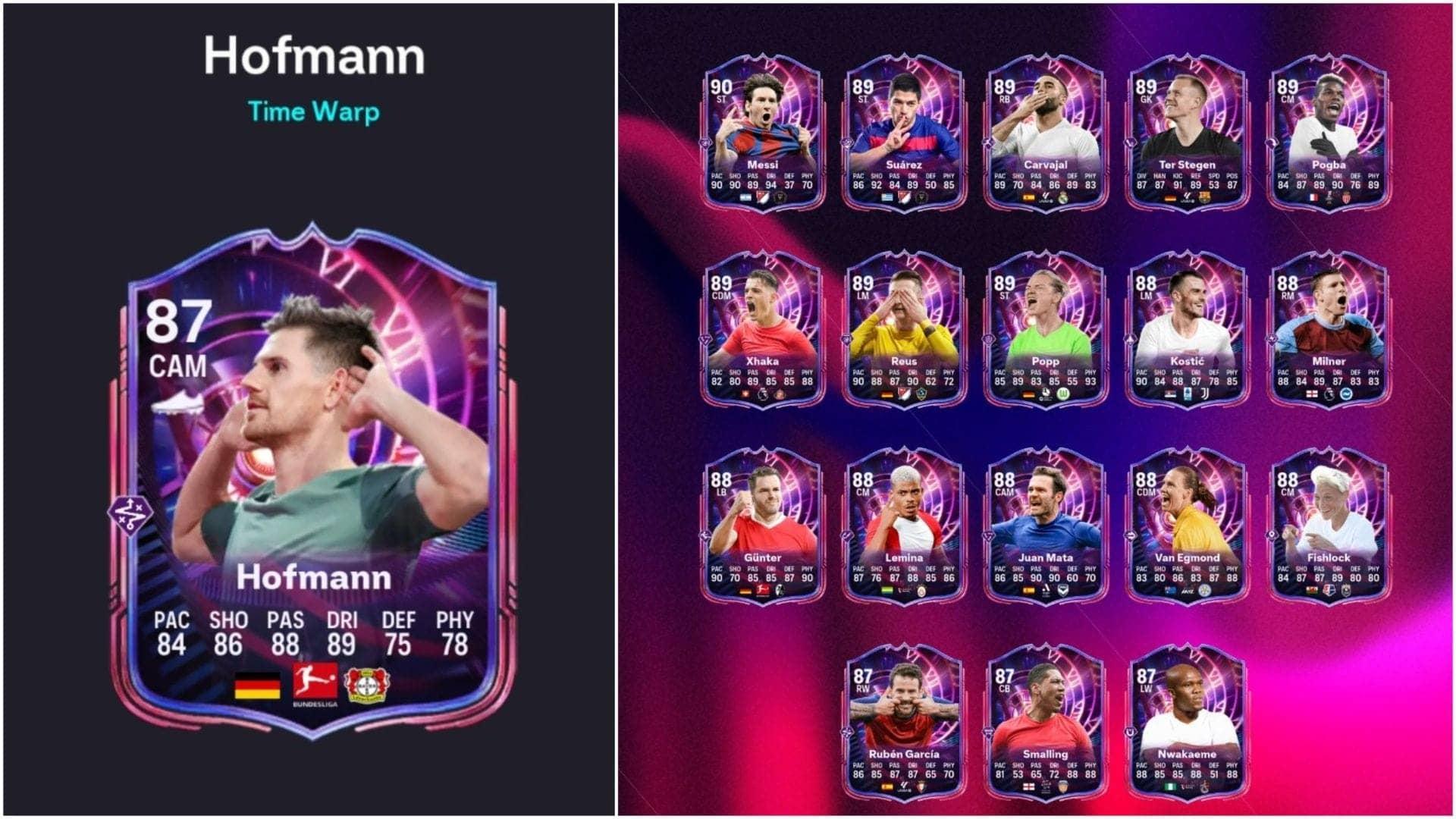Image resolution: width=1456 pixels, height=819 pixels.
Task: Click the Barcelona crest on Ter Stegen's card
Action: pos(1205,197)
